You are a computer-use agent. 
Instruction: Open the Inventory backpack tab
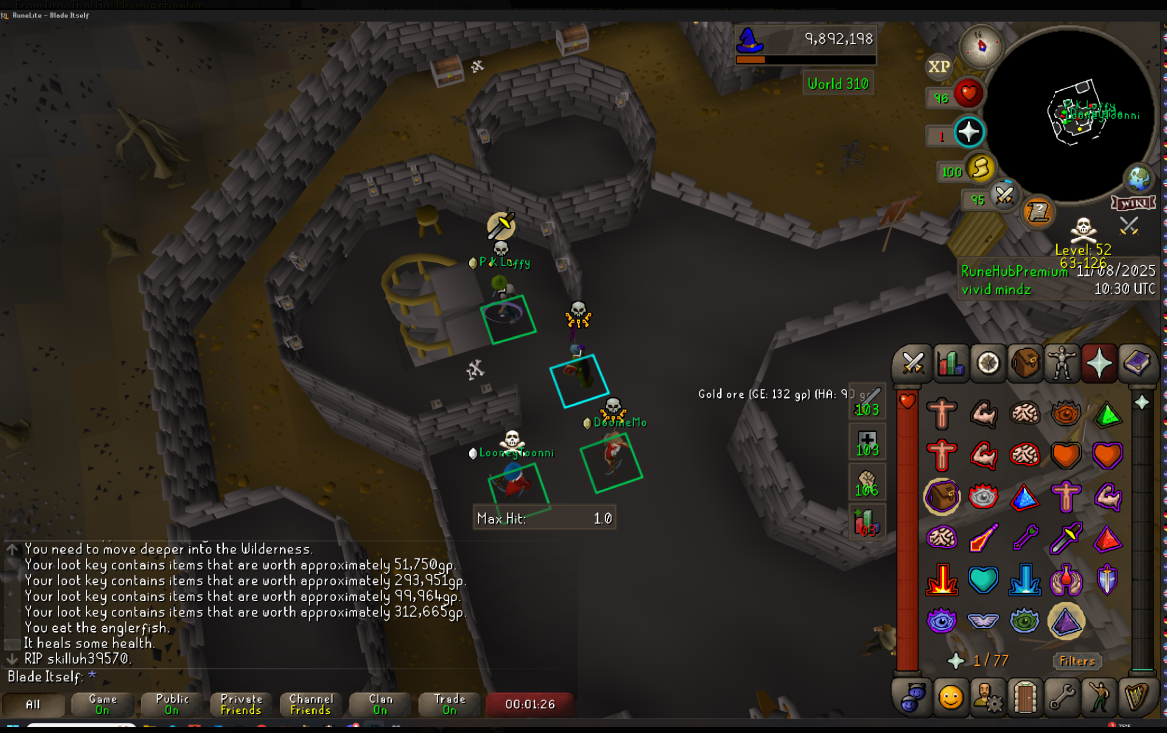[1025, 362]
